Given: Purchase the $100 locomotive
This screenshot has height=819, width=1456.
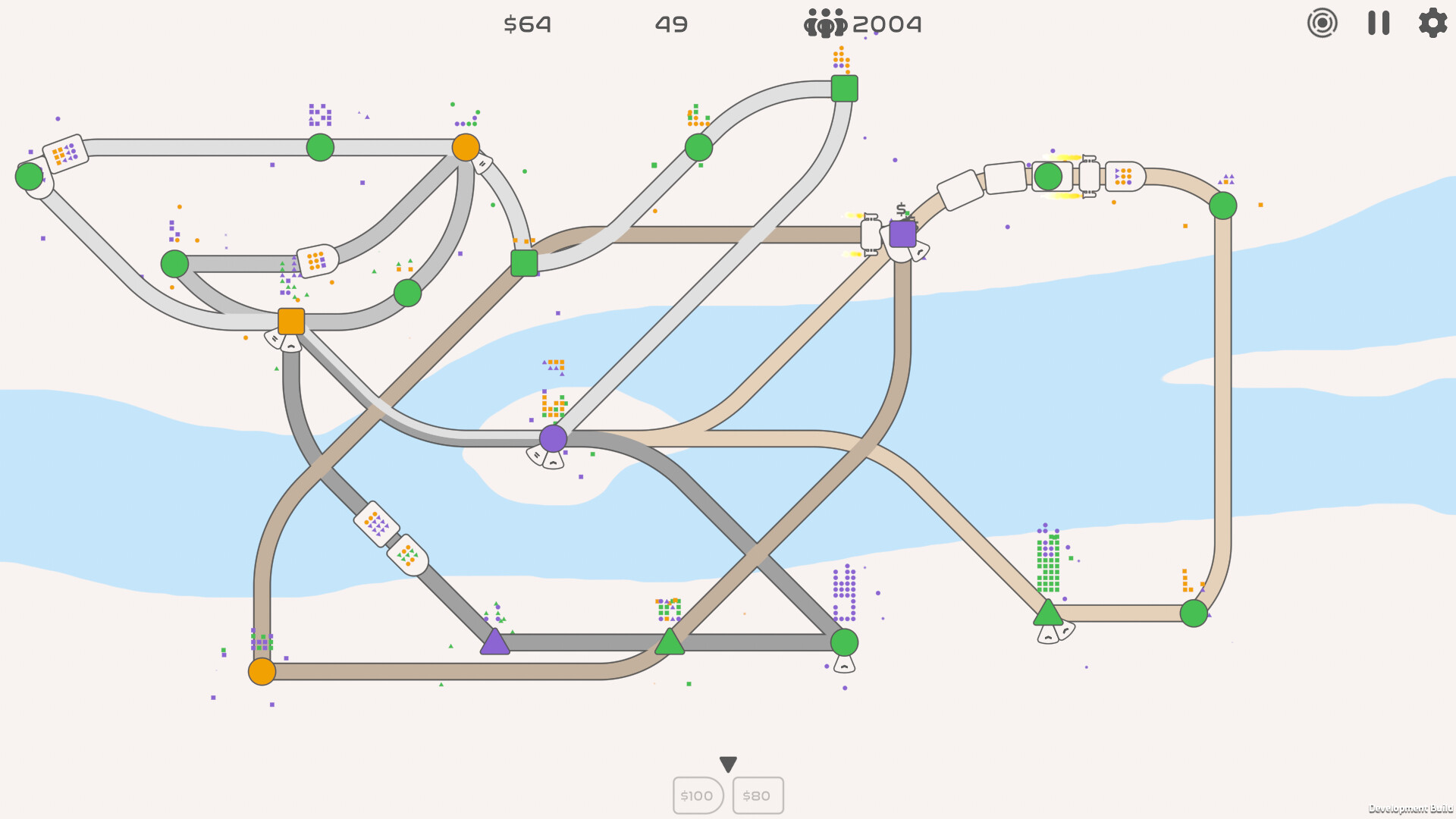Looking at the screenshot, I should (x=696, y=795).
